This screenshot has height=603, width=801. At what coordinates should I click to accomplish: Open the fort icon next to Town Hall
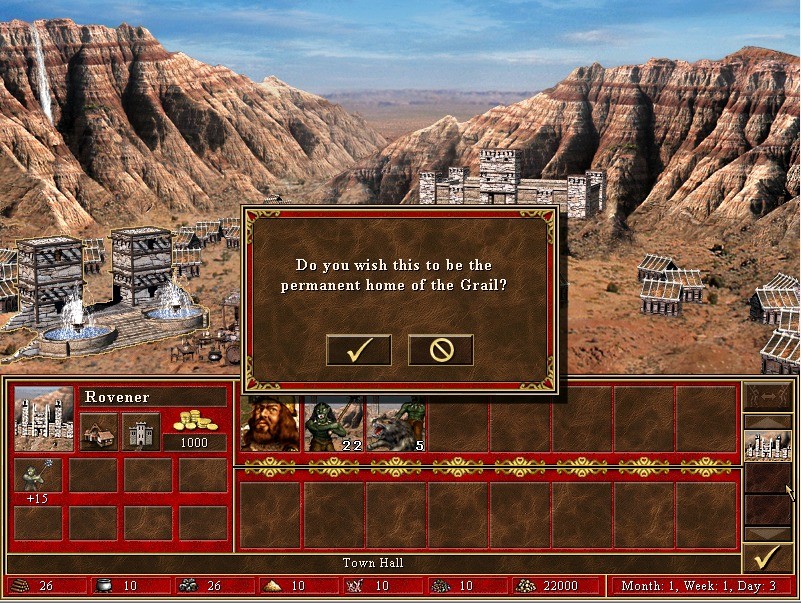141,431
